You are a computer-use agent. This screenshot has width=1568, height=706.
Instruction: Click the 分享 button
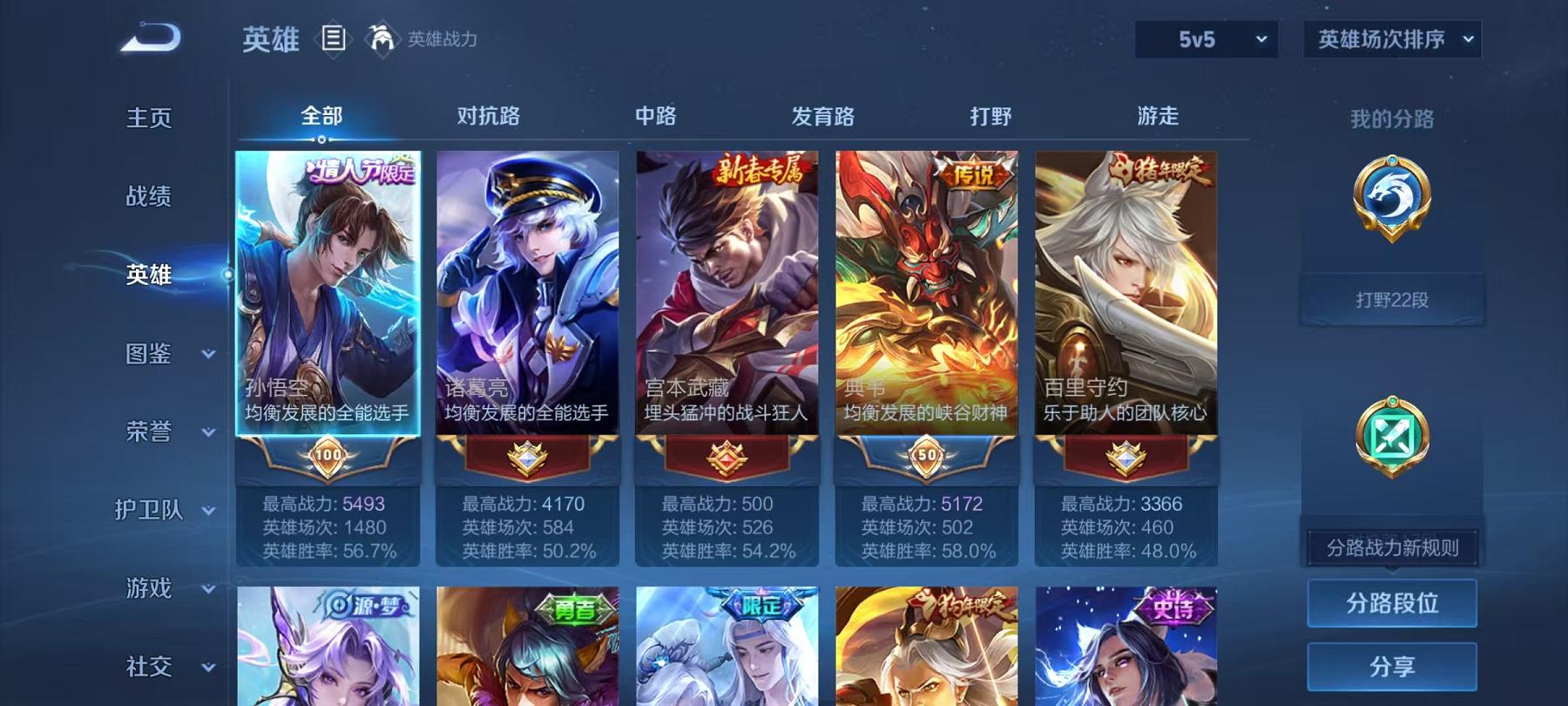(x=1392, y=663)
